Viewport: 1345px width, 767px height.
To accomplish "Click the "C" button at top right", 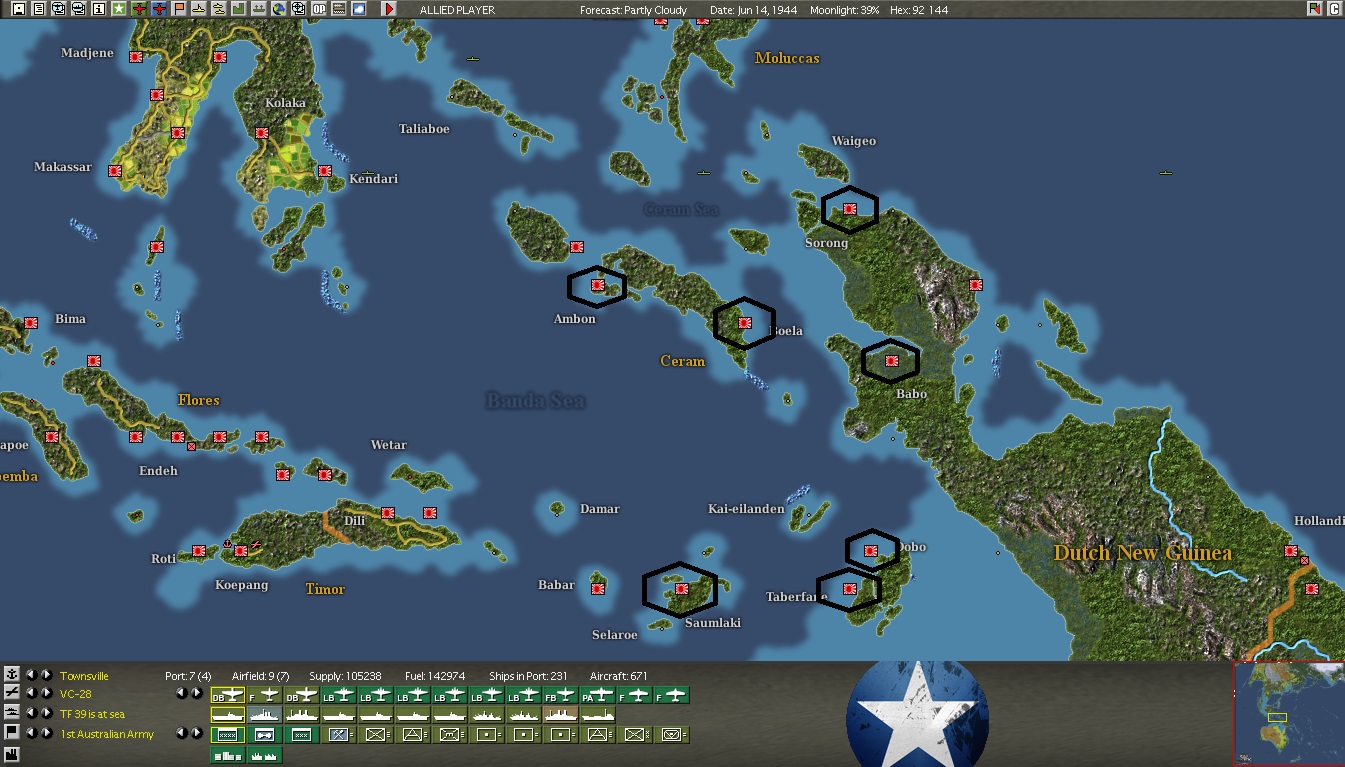I will (x=1334, y=9).
